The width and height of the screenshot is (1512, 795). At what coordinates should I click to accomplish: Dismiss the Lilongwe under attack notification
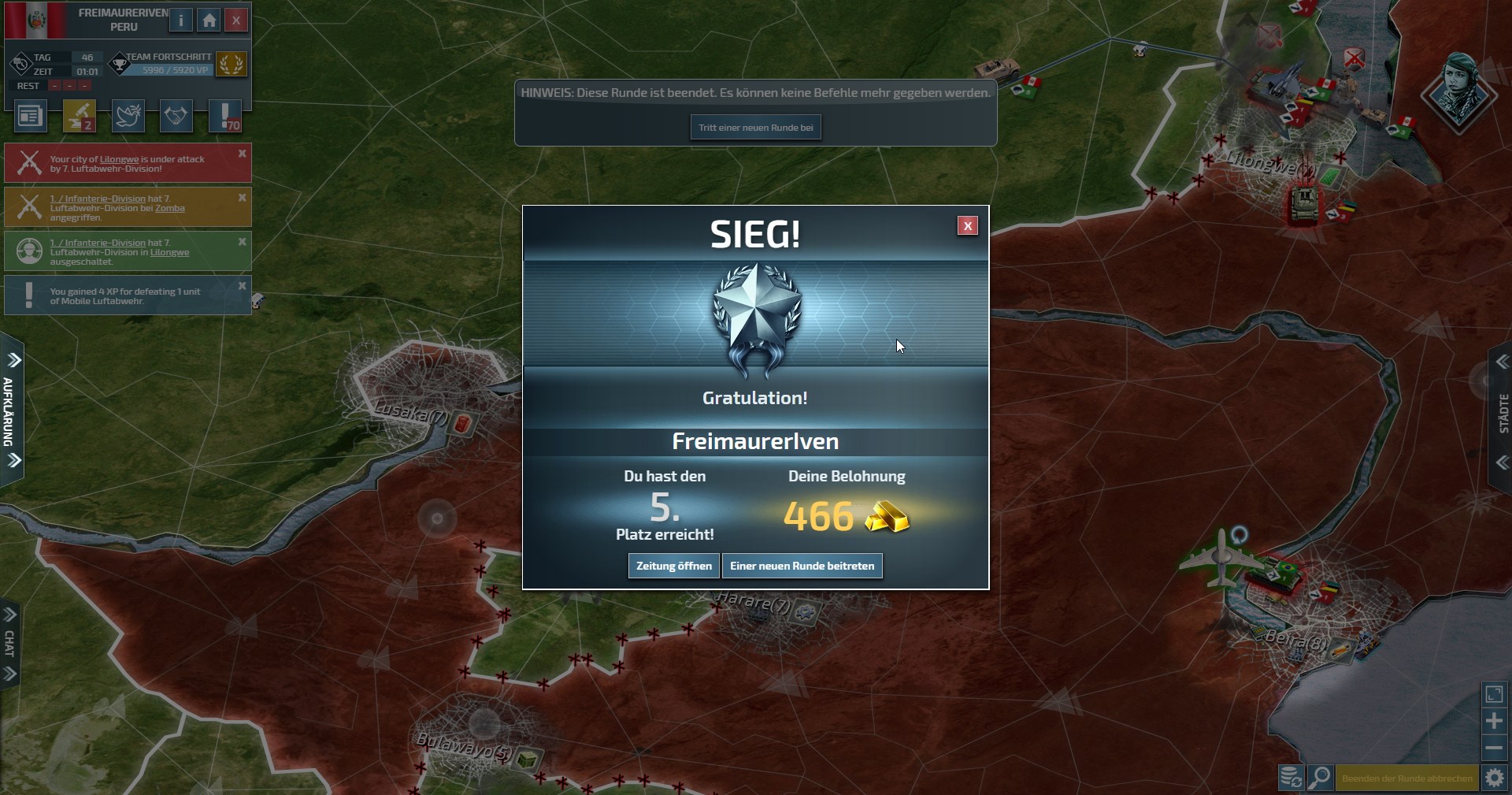coord(243,154)
